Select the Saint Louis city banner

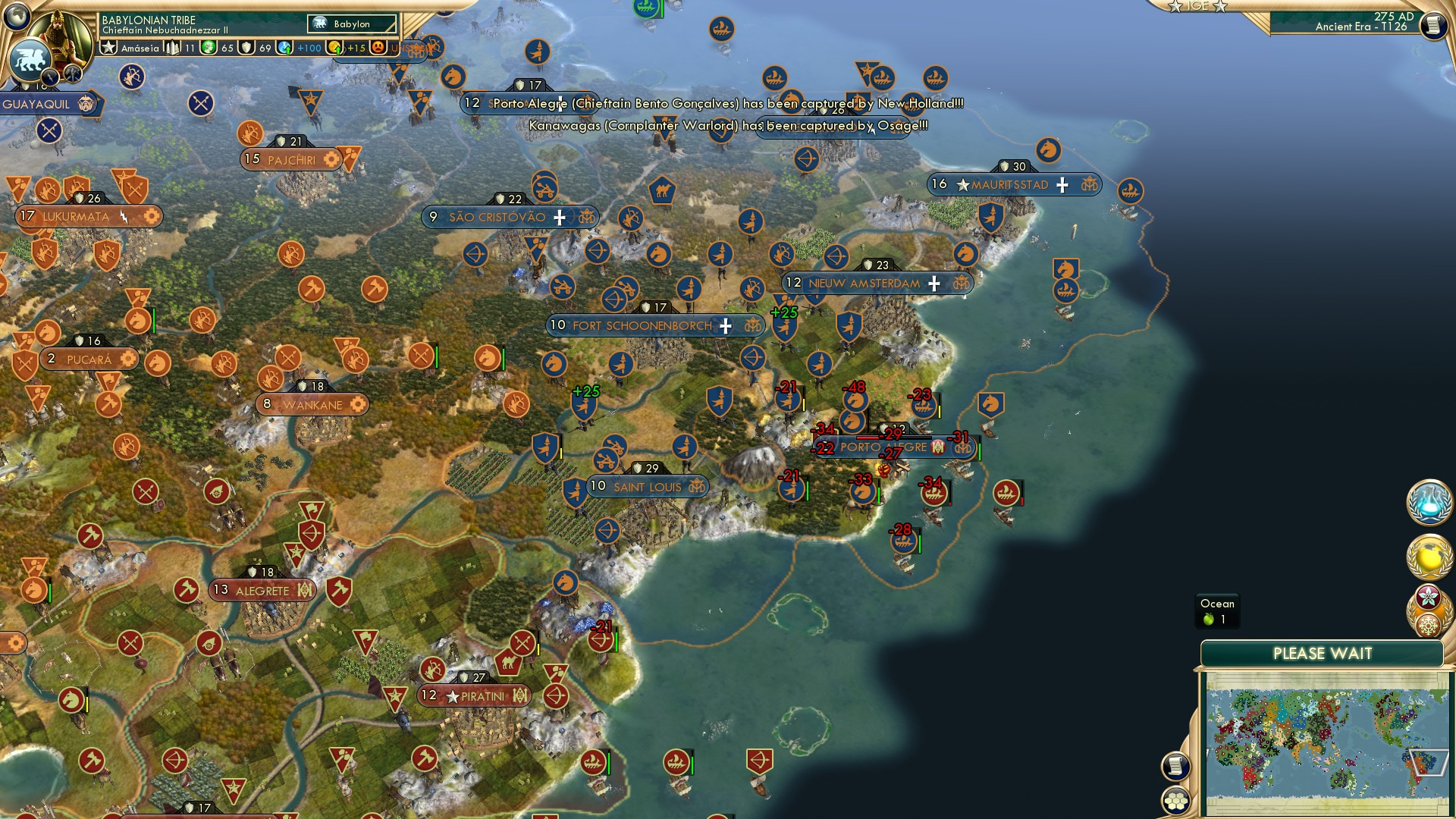645,487
